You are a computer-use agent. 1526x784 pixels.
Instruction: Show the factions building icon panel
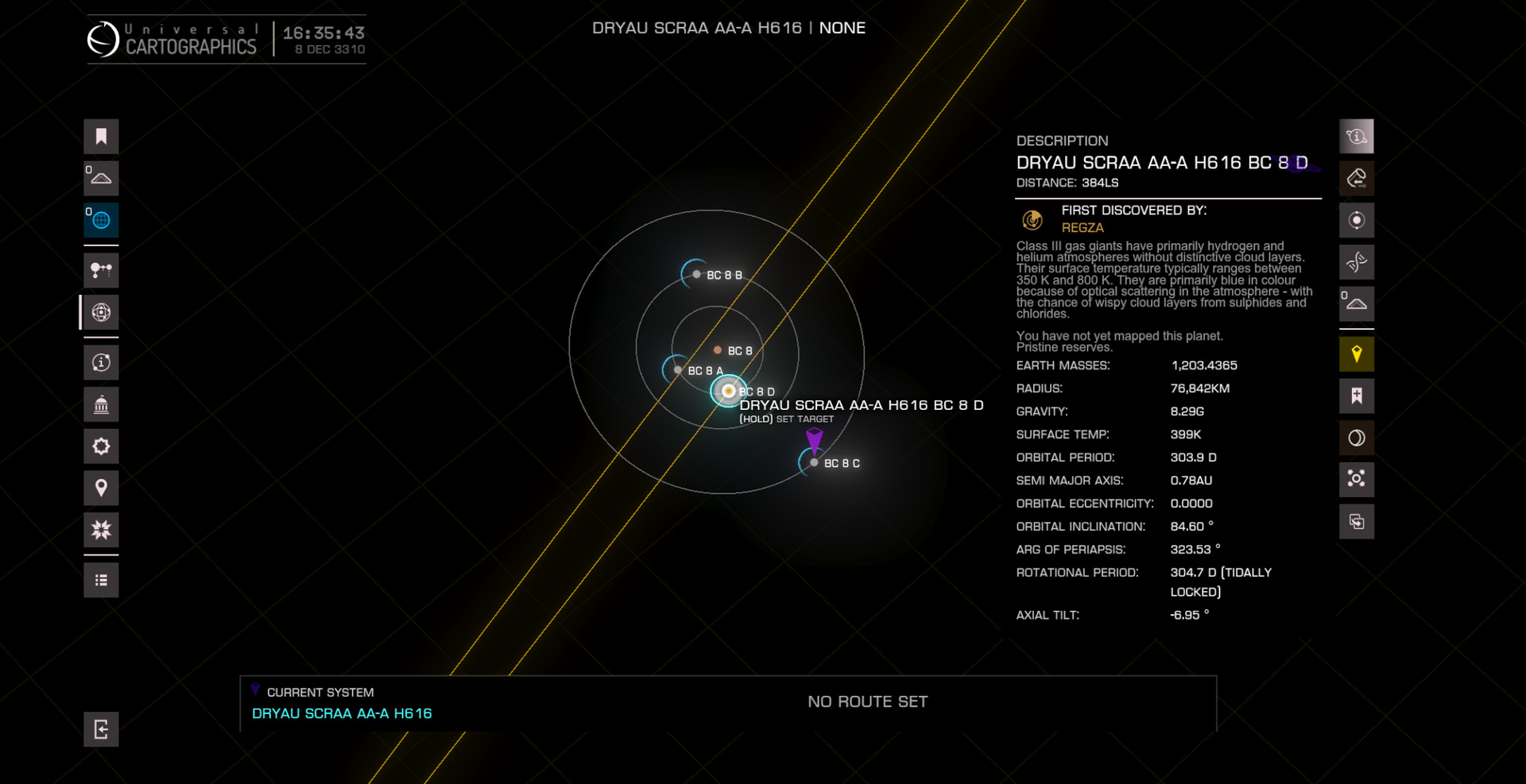coord(101,405)
